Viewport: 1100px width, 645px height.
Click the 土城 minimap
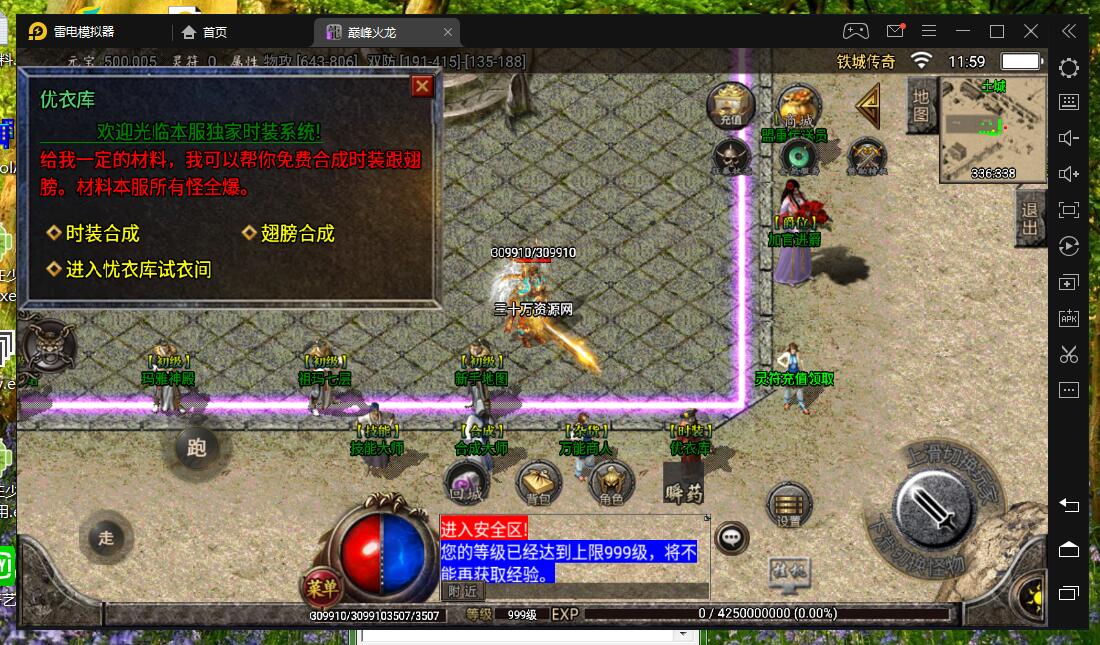pyautogui.click(x=992, y=130)
